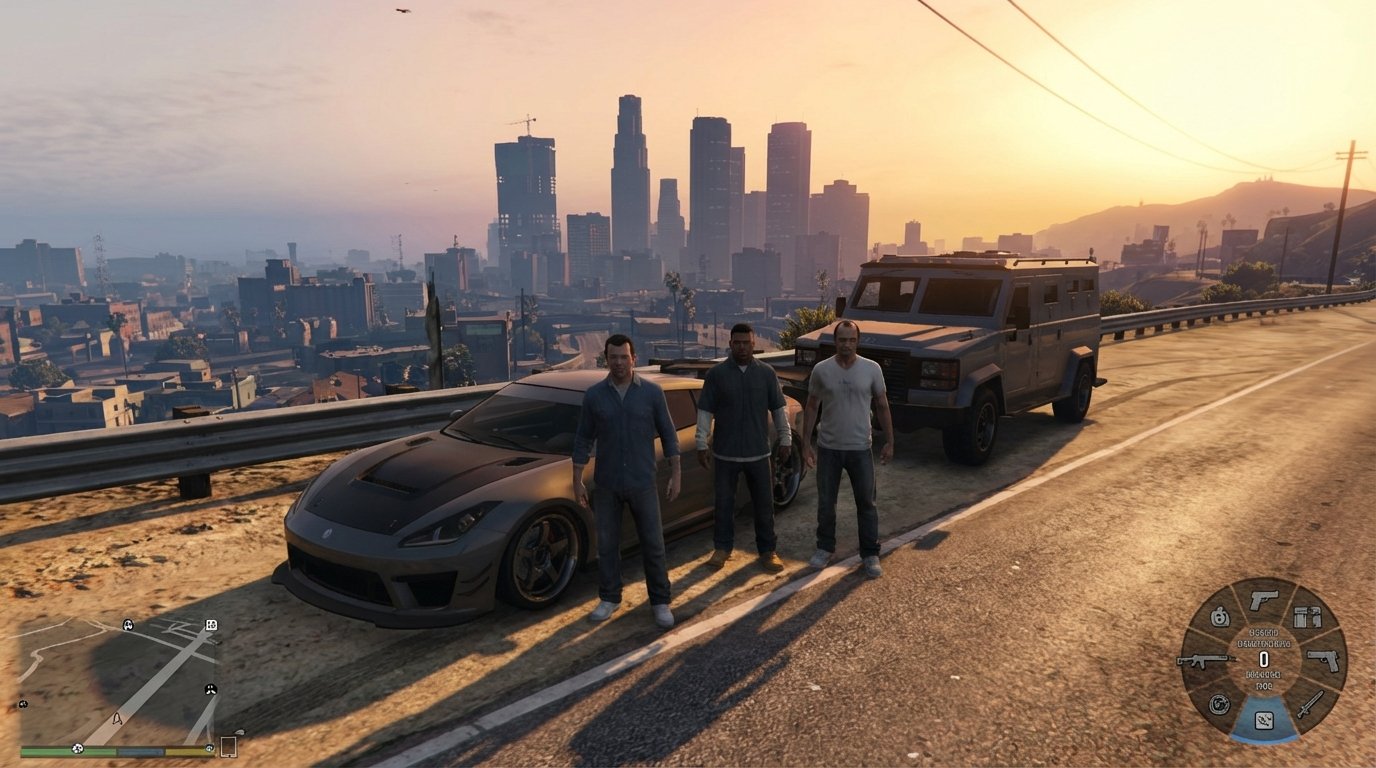Click the blip on the minimap's left side
The height and width of the screenshot is (768, 1376).
point(23,704)
